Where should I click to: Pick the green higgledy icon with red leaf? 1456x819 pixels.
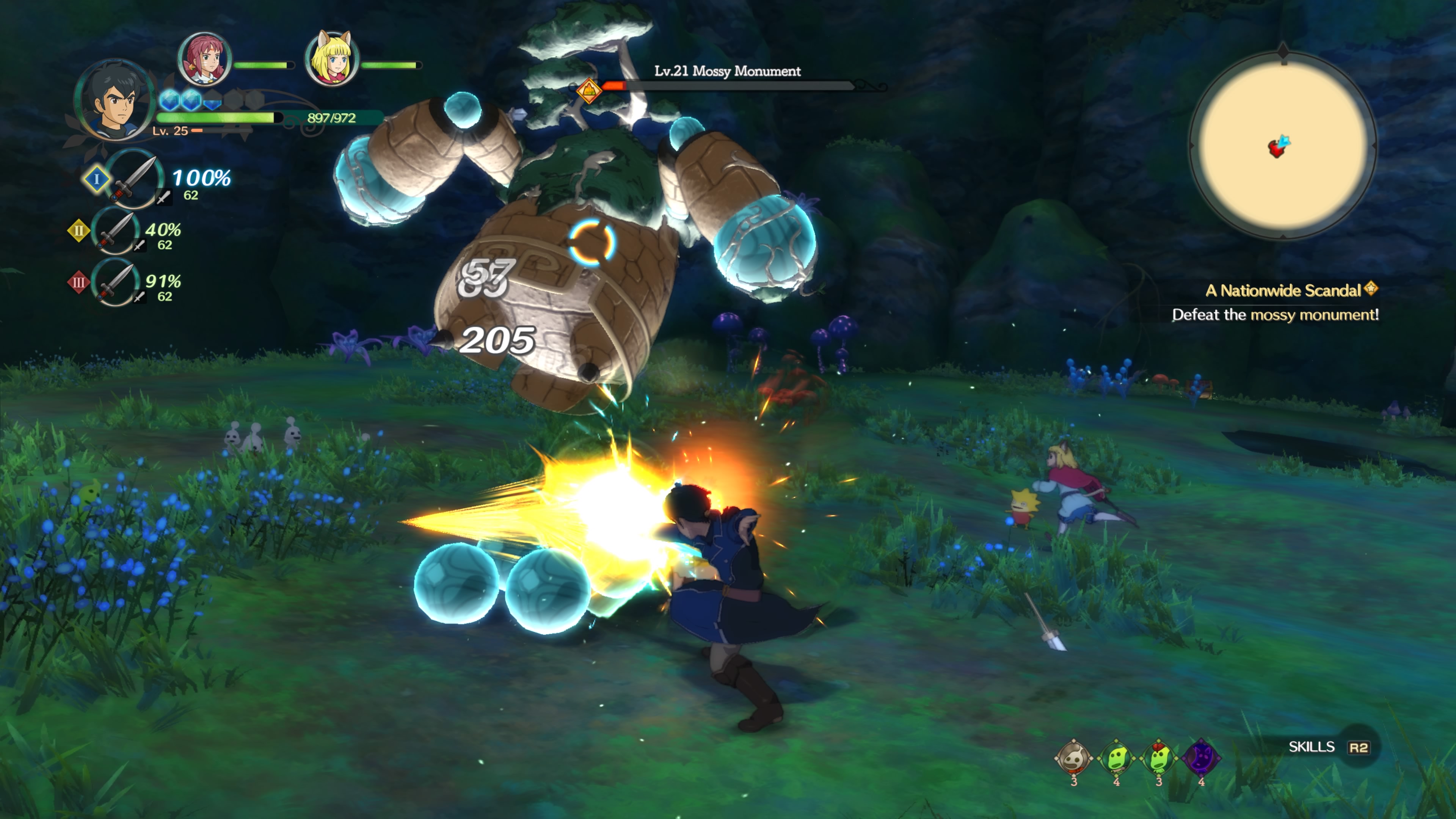[1159, 758]
